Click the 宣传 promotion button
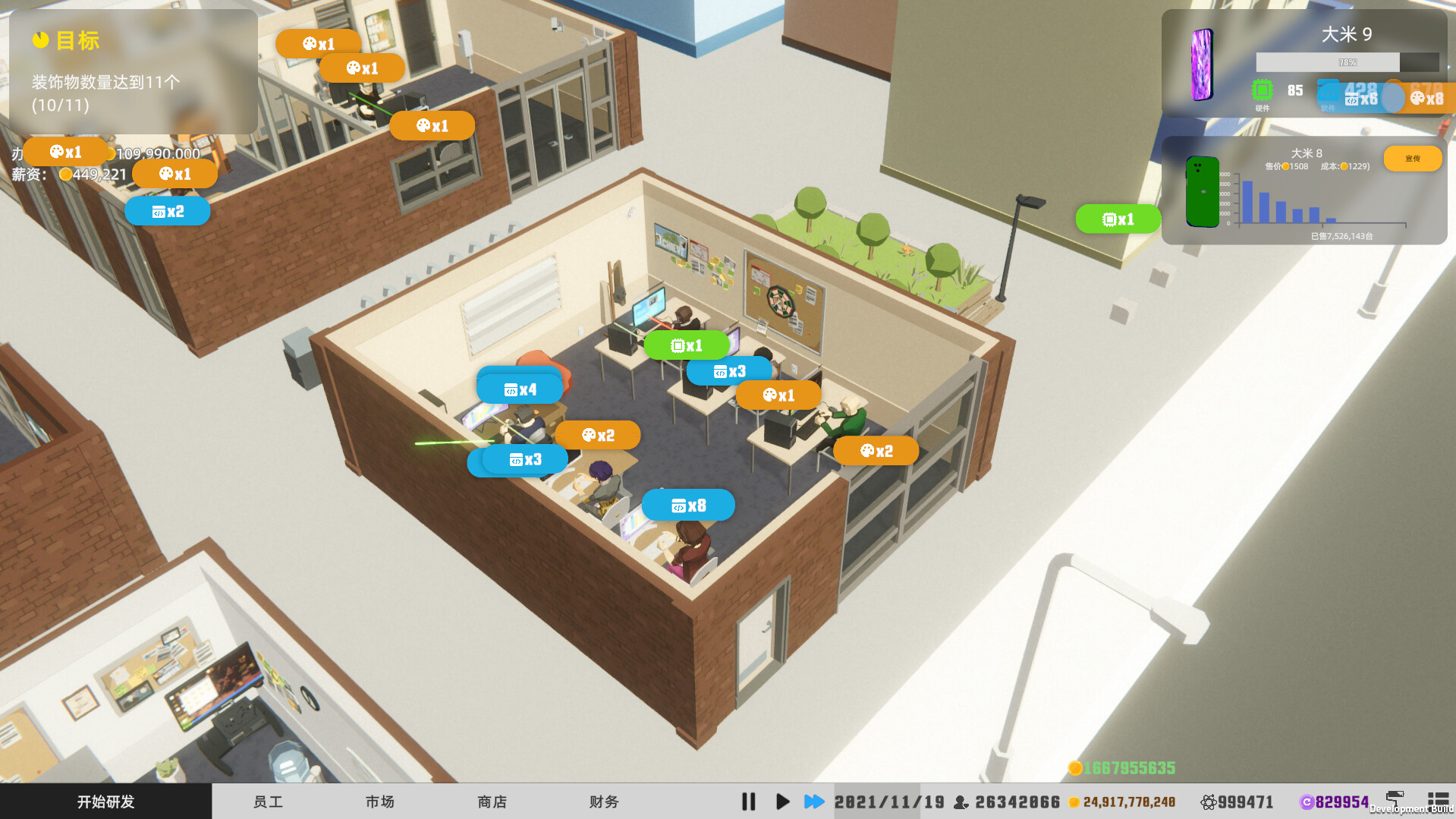The width and height of the screenshot is (1456, 819). click(x=1412, y=159)
